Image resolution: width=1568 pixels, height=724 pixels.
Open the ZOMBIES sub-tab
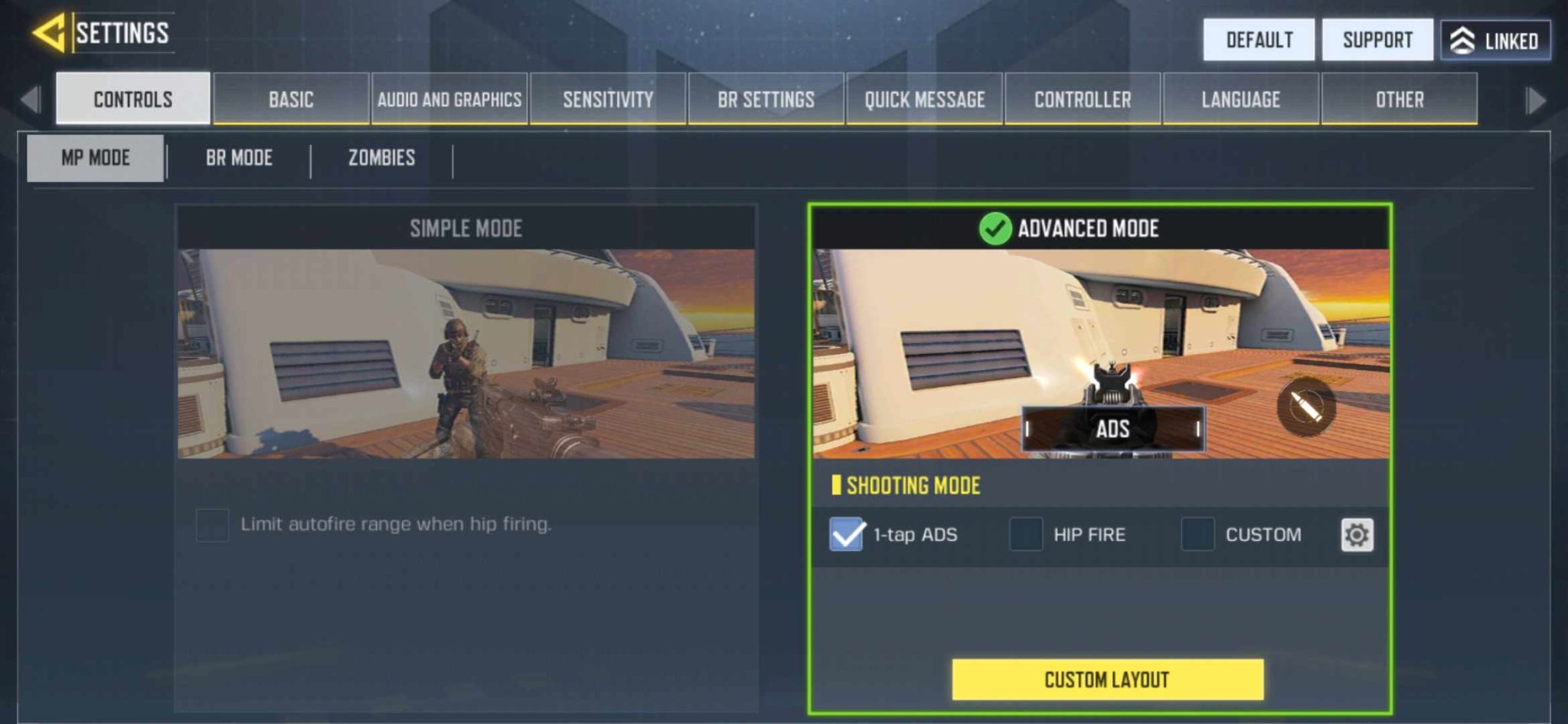click(x=381, y=158)
